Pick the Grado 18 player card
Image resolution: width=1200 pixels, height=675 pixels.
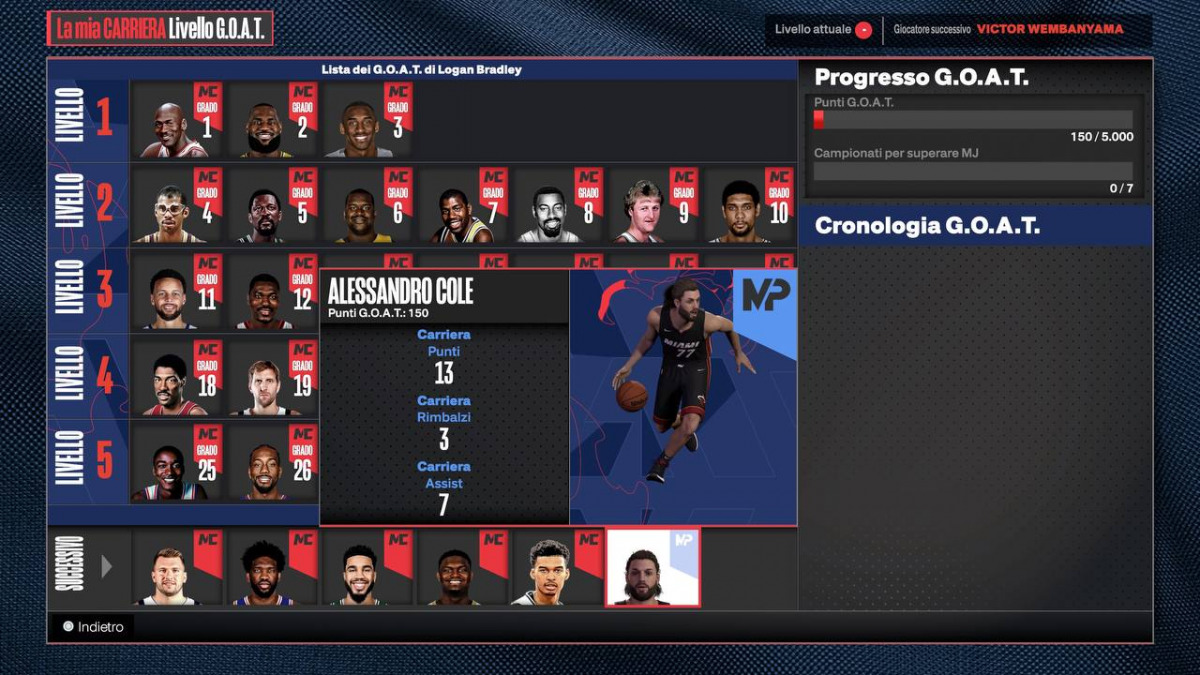[x=177, y=378]
